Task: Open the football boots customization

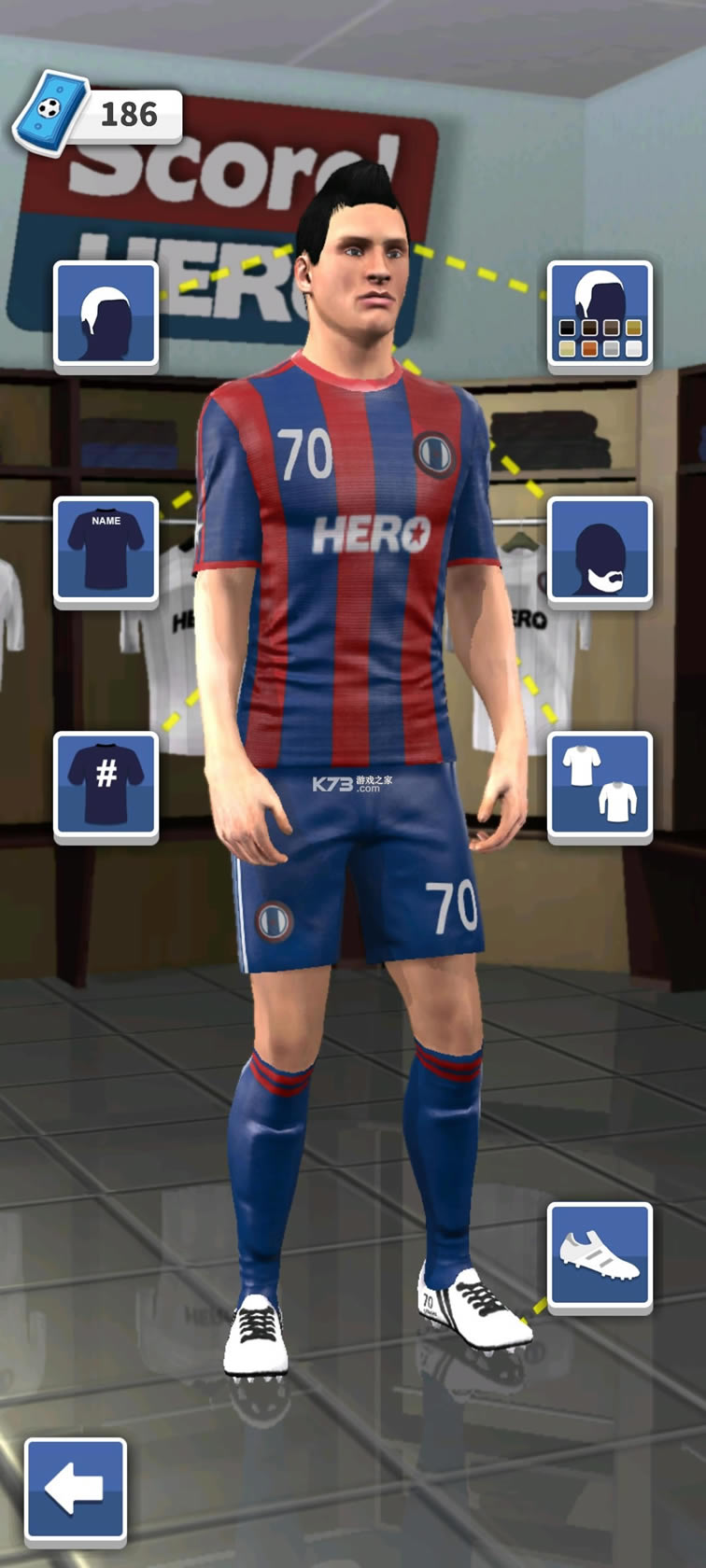Action: (x=600, y=1255)
